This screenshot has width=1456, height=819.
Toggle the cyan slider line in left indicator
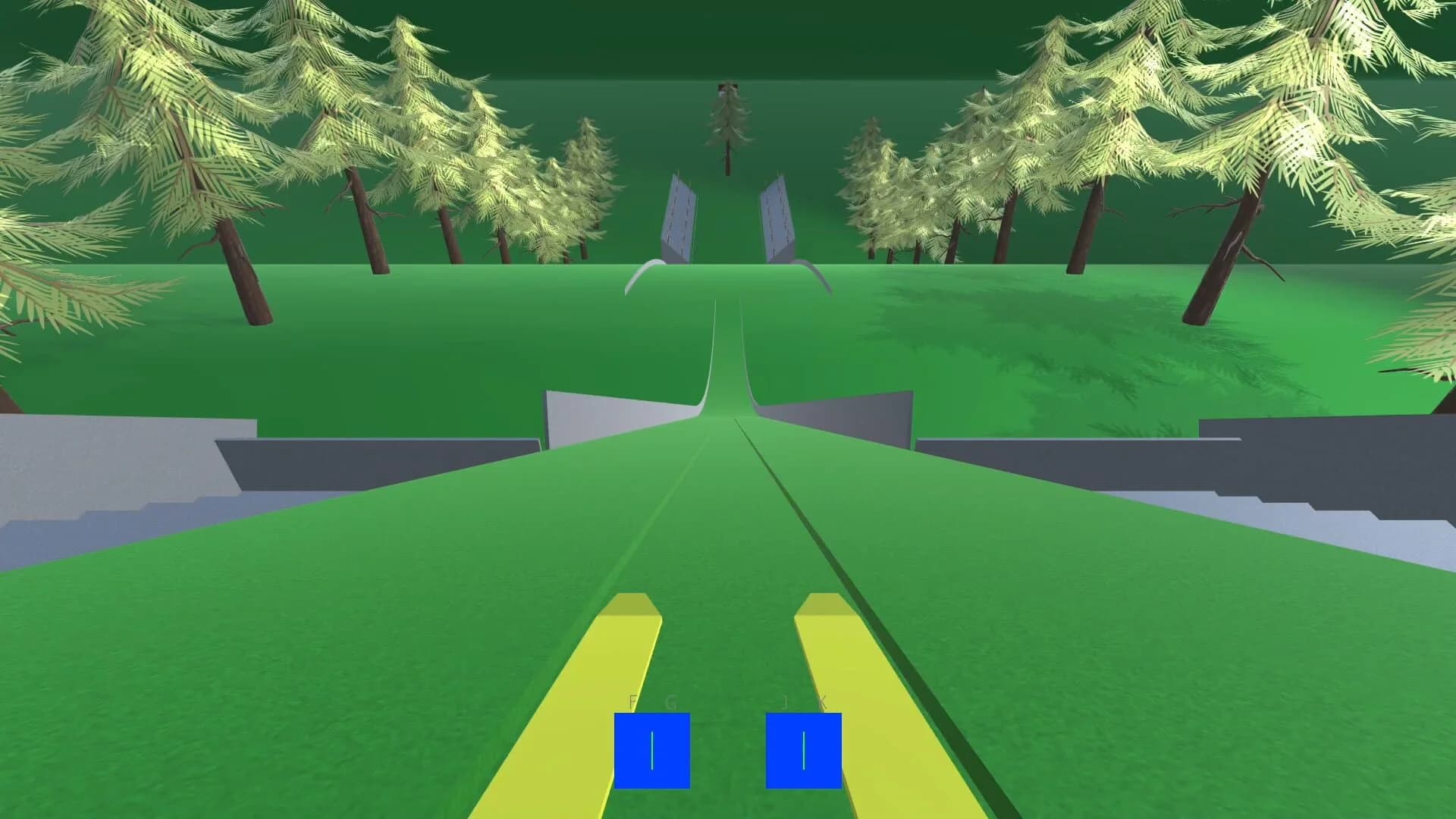(x=652, y=751)
